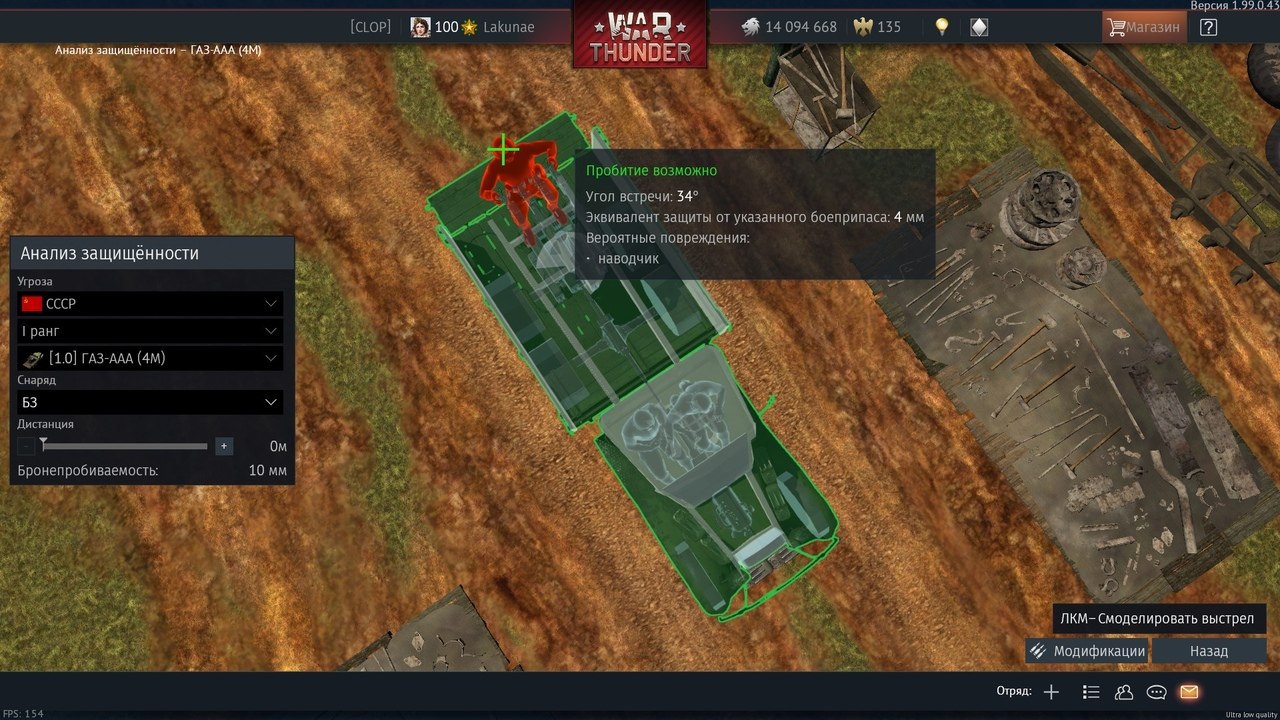Open the glowing mail envelope

1189,692
